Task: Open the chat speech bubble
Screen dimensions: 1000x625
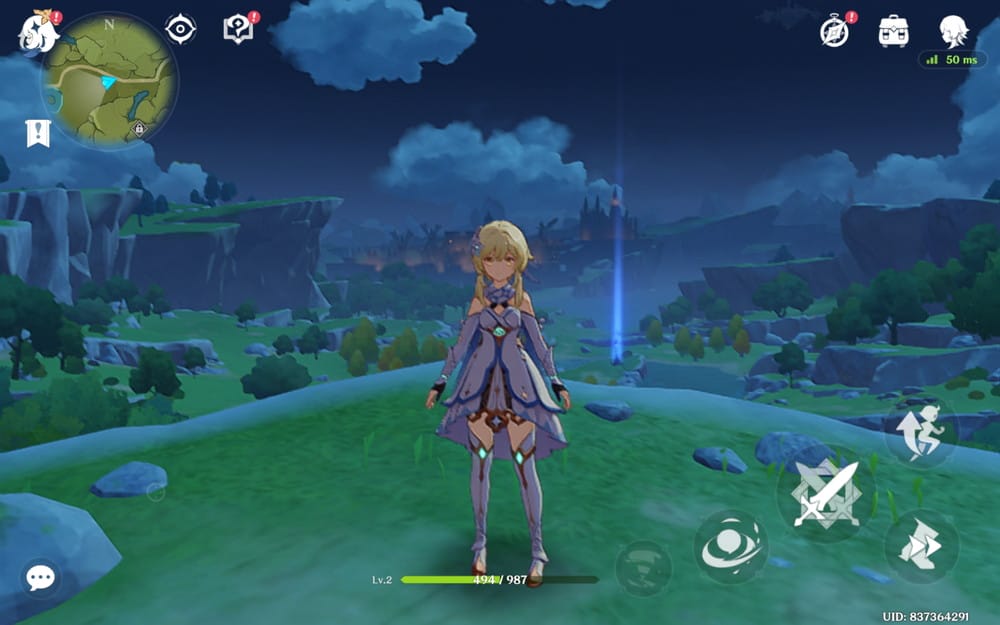Action: click(x=41, y=577)
